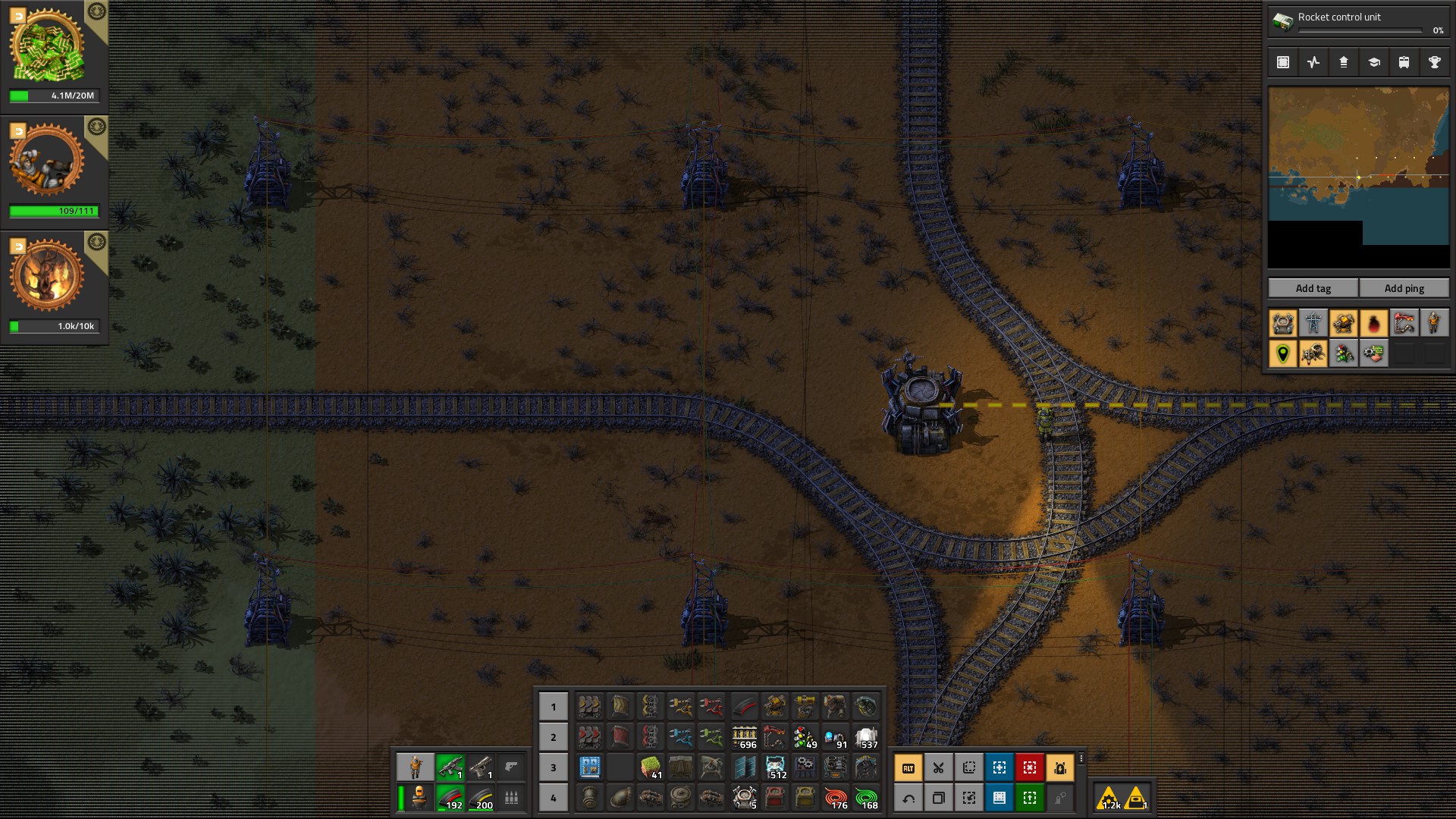Click the Add ping button
Image resolution: width=1456 pixels, height=819 pixels.
pos(1404,288)
